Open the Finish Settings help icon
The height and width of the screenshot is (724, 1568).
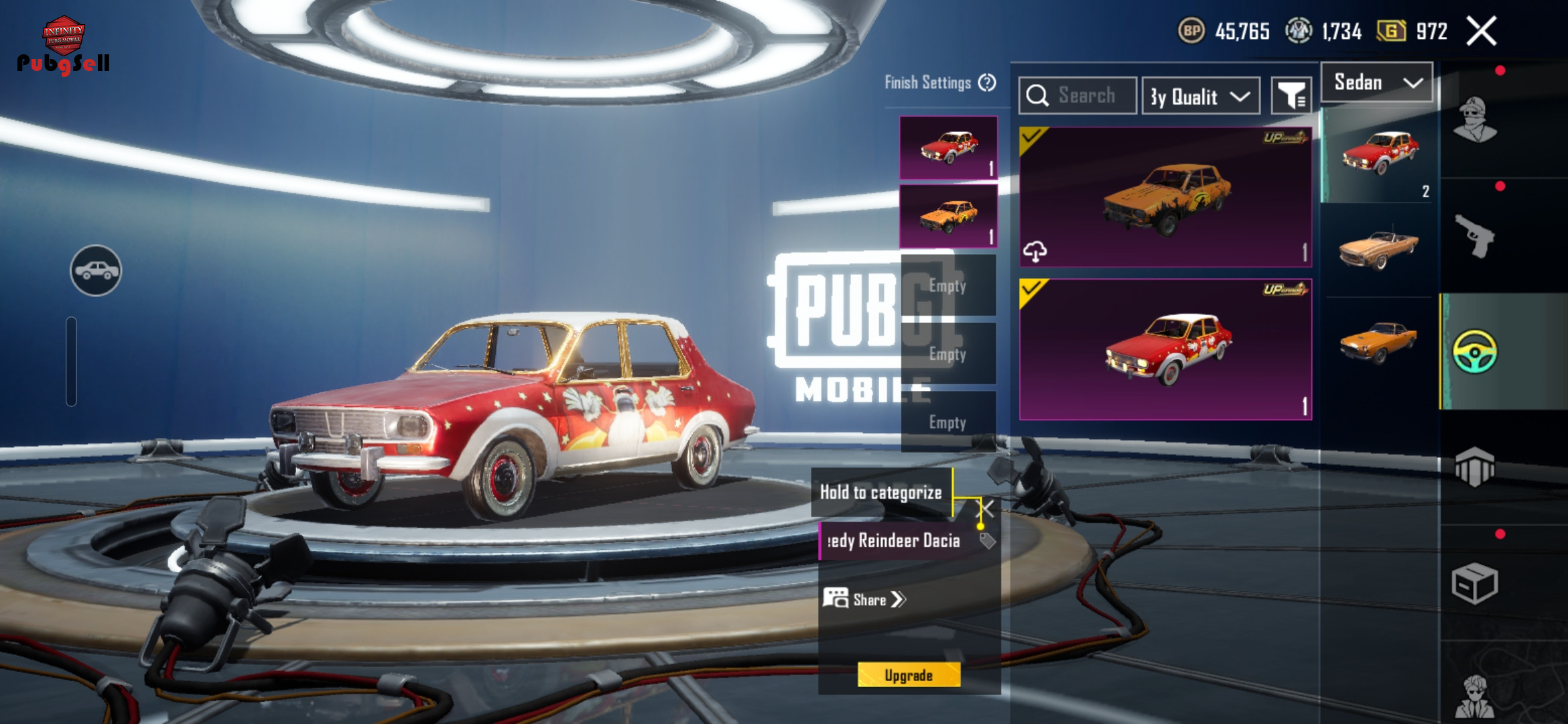[987, 82]
